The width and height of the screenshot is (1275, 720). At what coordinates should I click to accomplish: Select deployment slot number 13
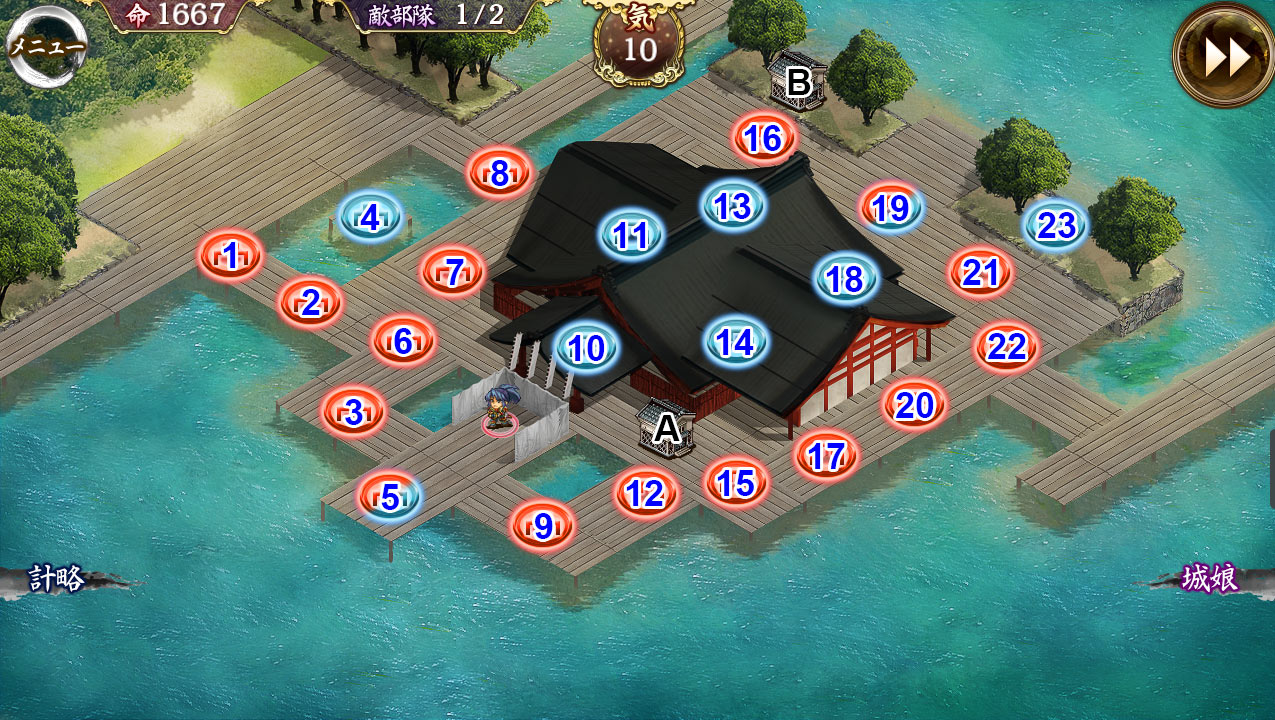click(733, 206)
